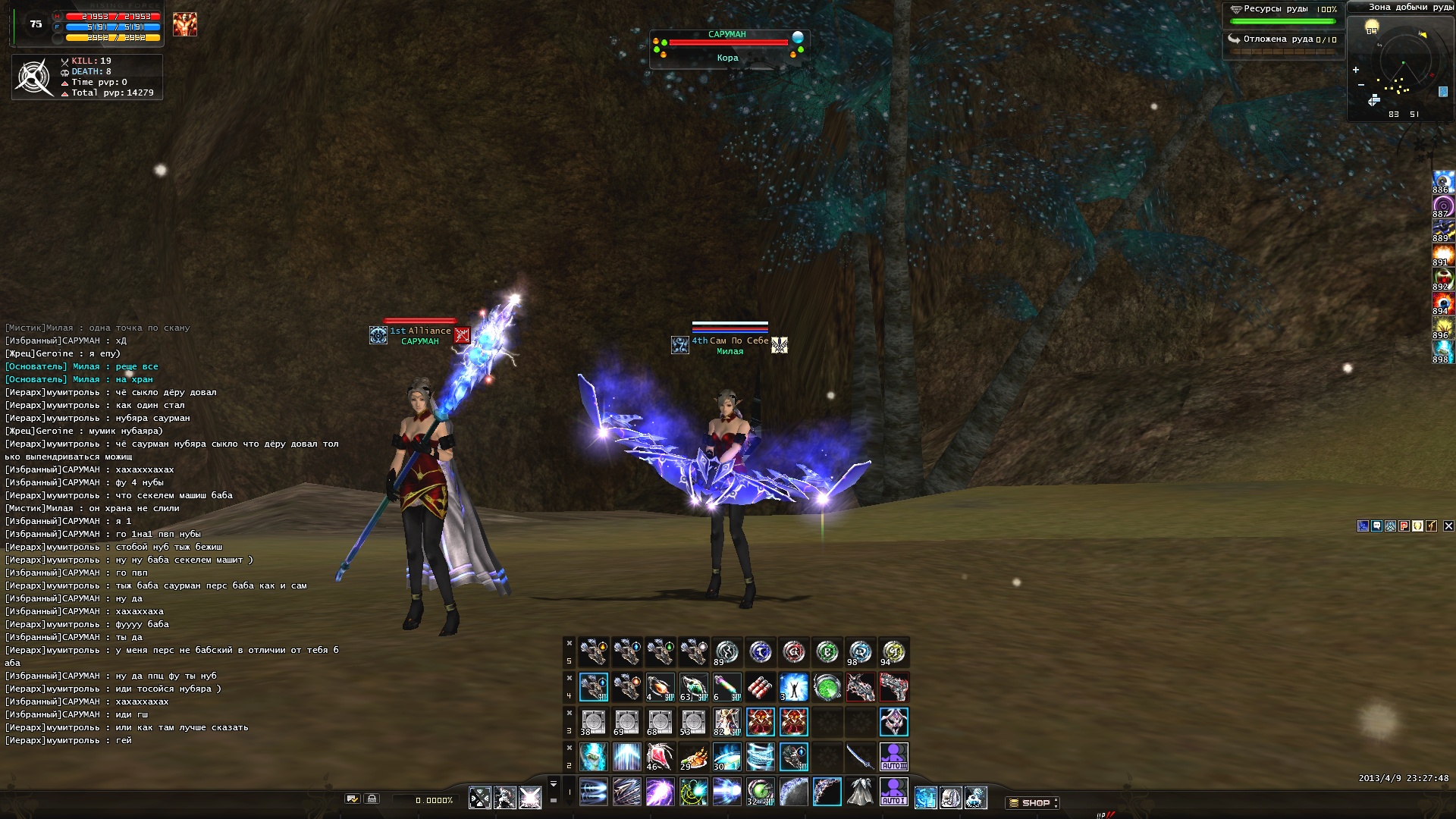
Task: Cast the yellow crescent radar skill
Action: click(693, 792)
